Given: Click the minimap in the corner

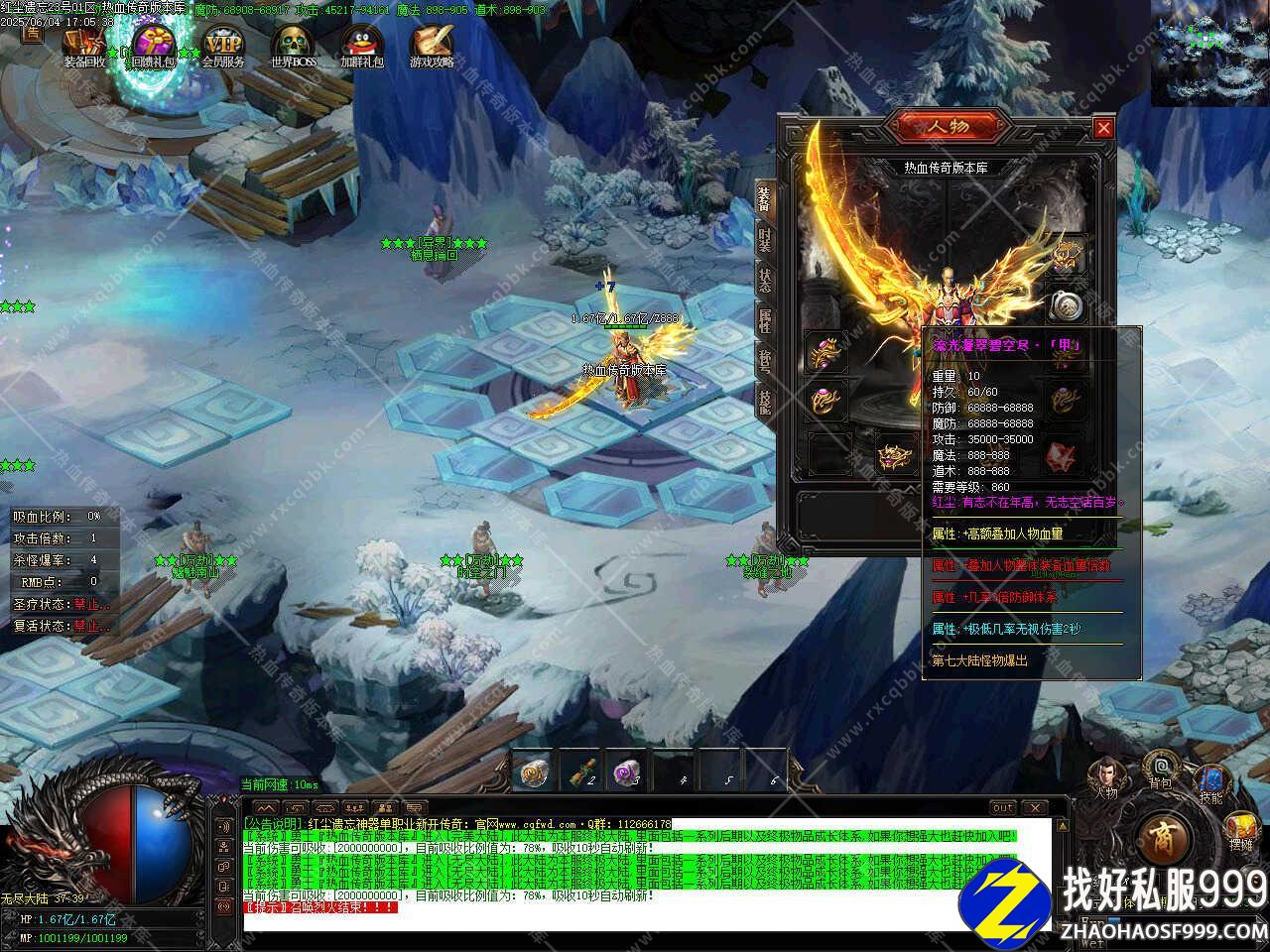Looking at the screenshot, I should [1210, 53].
